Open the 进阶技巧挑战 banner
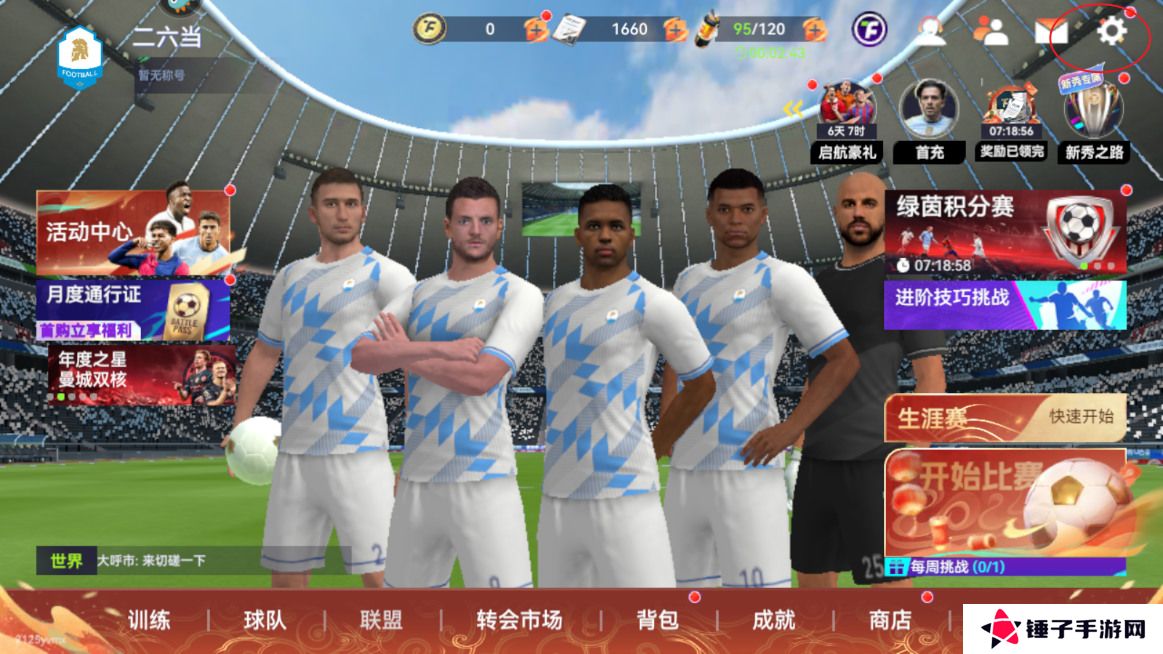This screenshot has width=1163, height=654. [x=1004, y=304]
